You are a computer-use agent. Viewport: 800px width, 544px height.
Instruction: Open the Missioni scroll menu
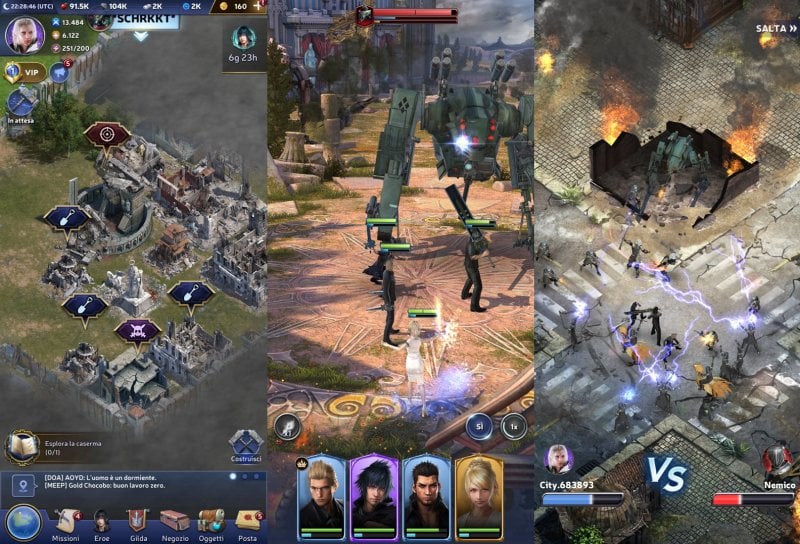click(x=66, y=522)
